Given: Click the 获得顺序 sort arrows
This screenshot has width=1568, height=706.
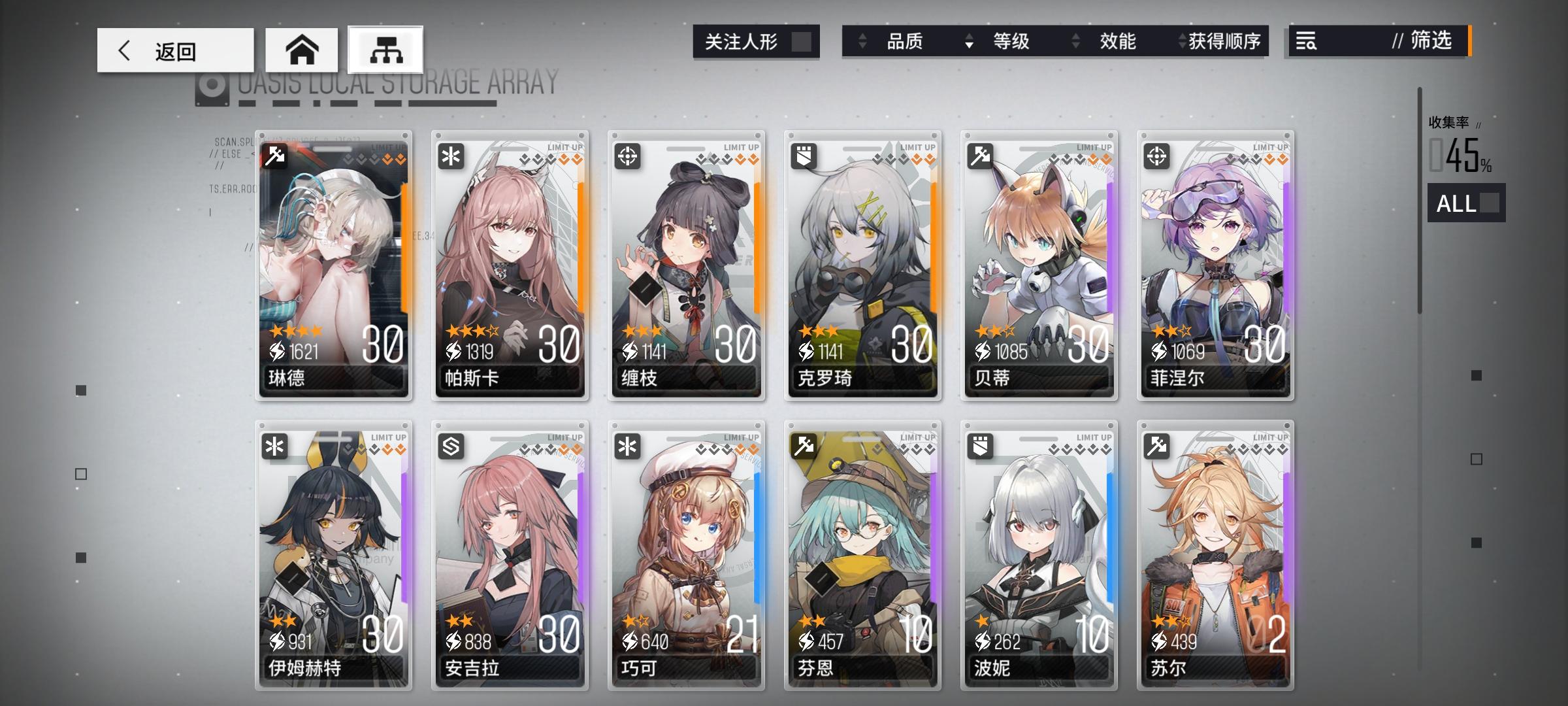Looking at the screenshot, I should pyautogui.click(x=1180, y=41).
